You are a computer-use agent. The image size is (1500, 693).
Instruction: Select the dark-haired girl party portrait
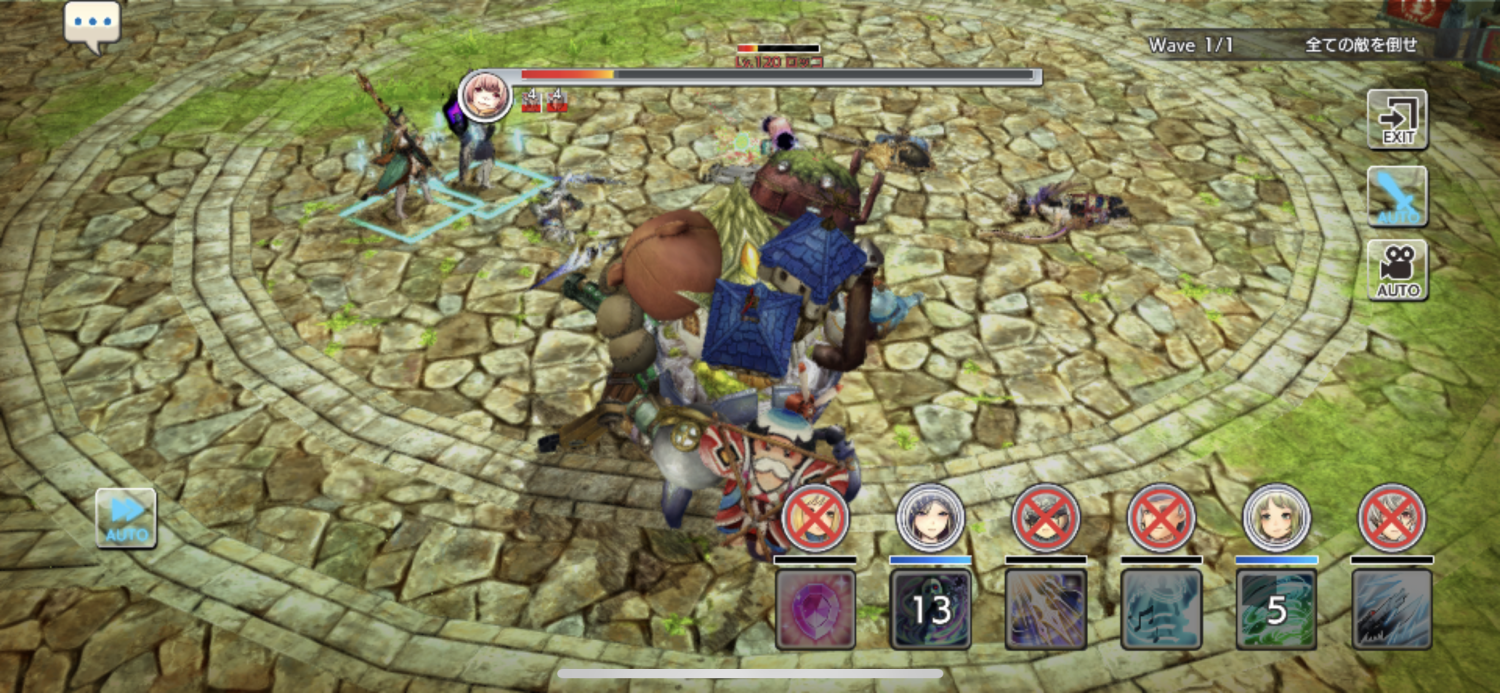[931, 518]
